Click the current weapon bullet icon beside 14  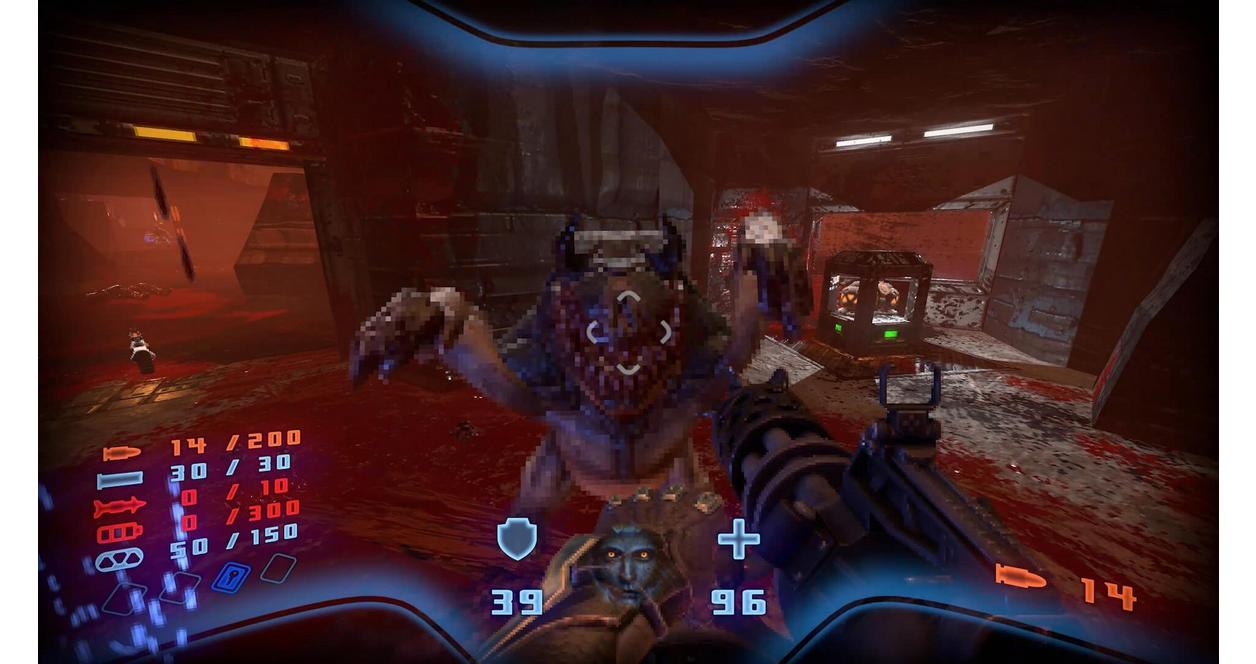pos(1020,577)
